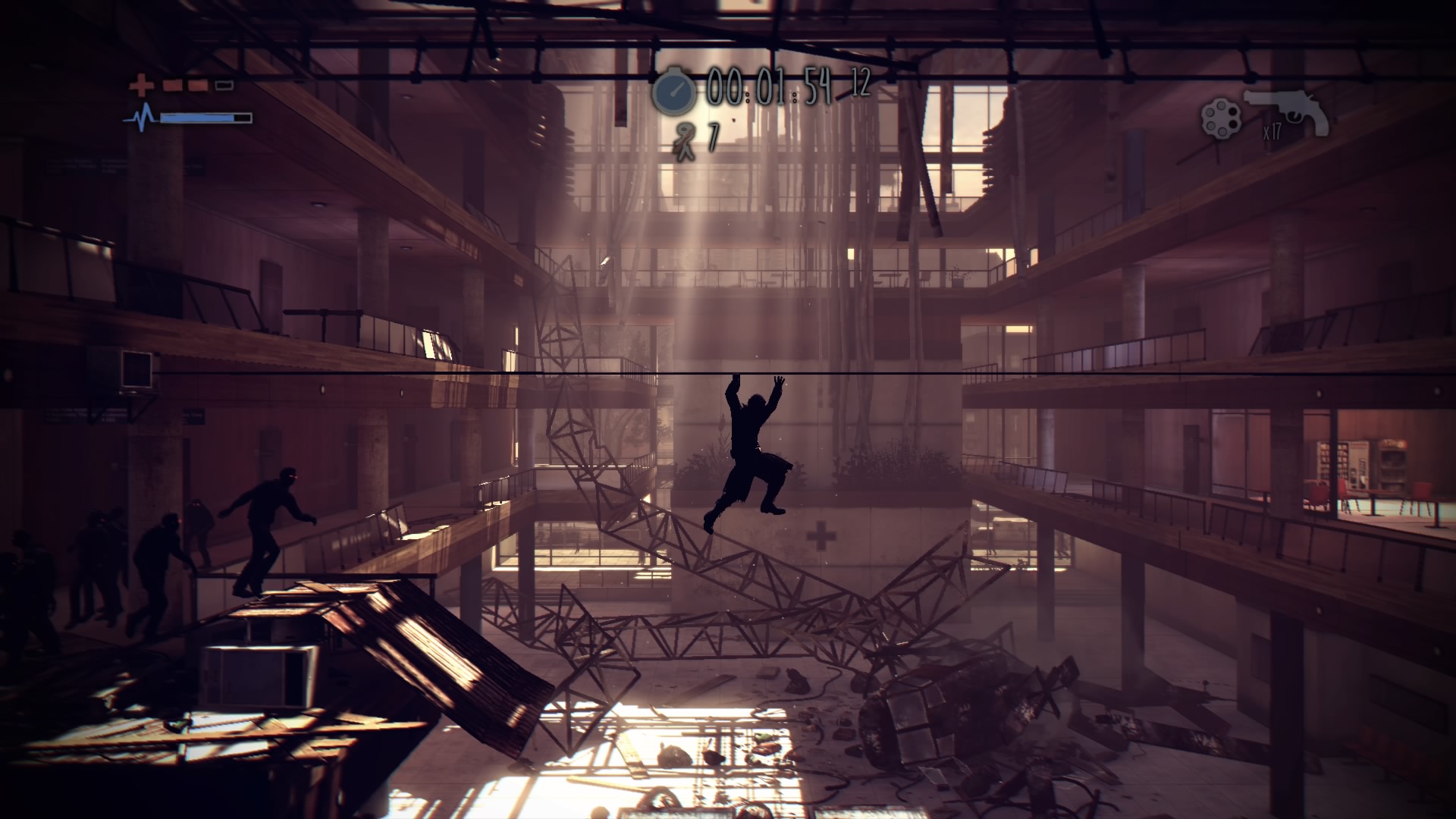Select the x17 ammo reserve label
Viewport: 1456px width, 819px height.
pyautogui.click(x=1272, y=132)
